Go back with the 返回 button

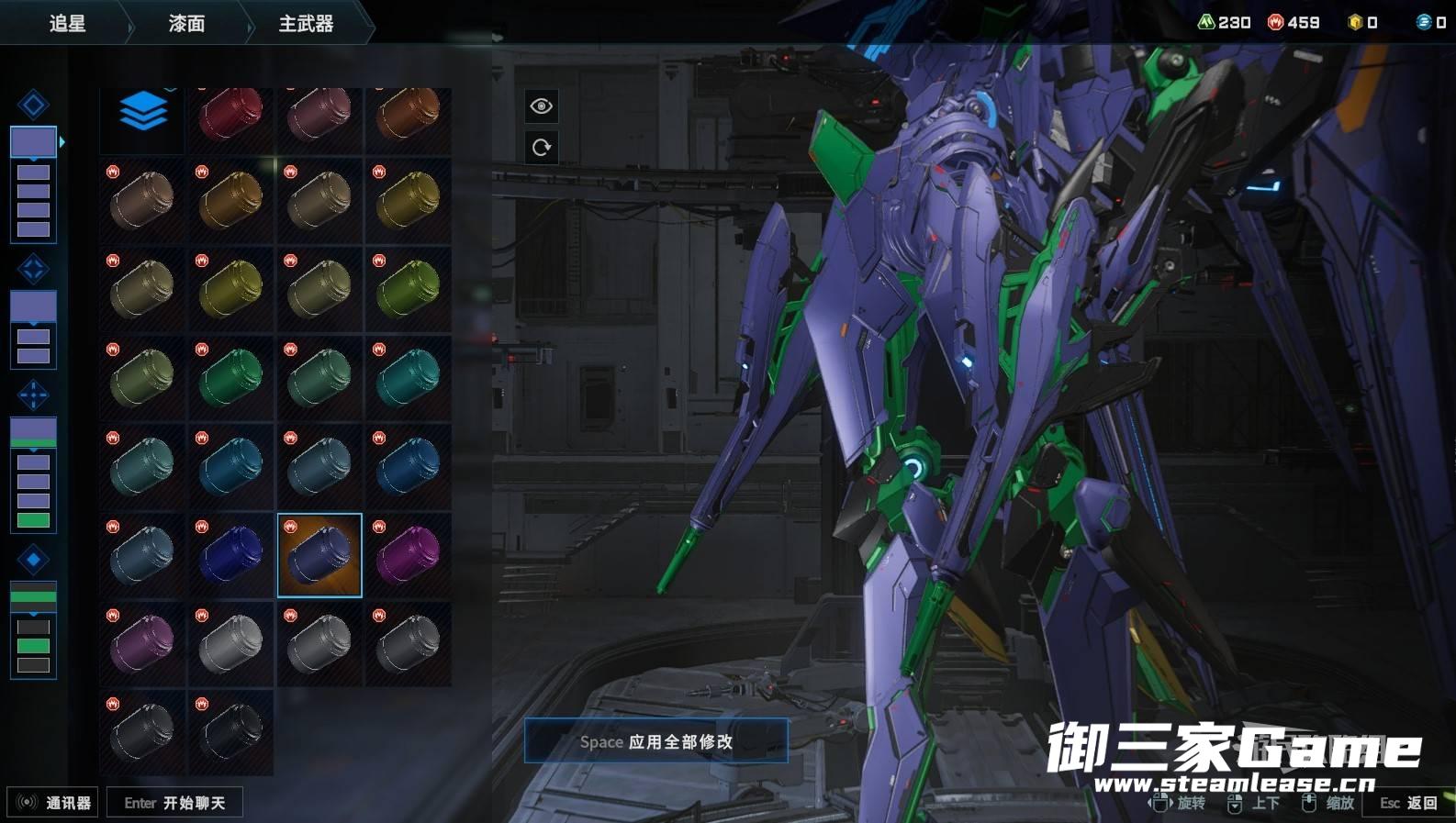[1408, 803]
